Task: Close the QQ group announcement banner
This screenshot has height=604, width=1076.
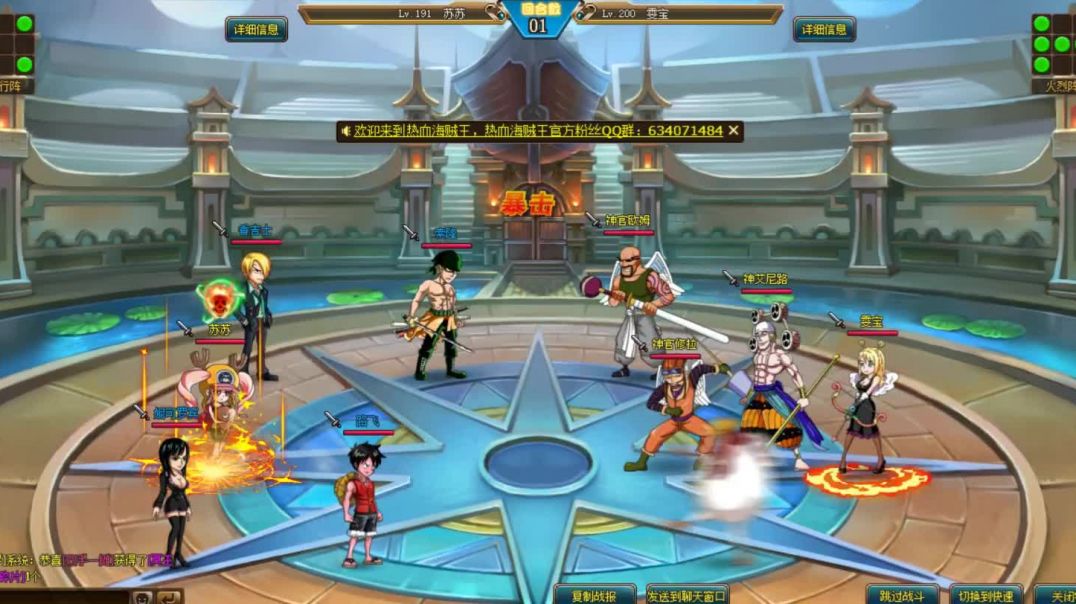Action: click(x=734, y=131)
